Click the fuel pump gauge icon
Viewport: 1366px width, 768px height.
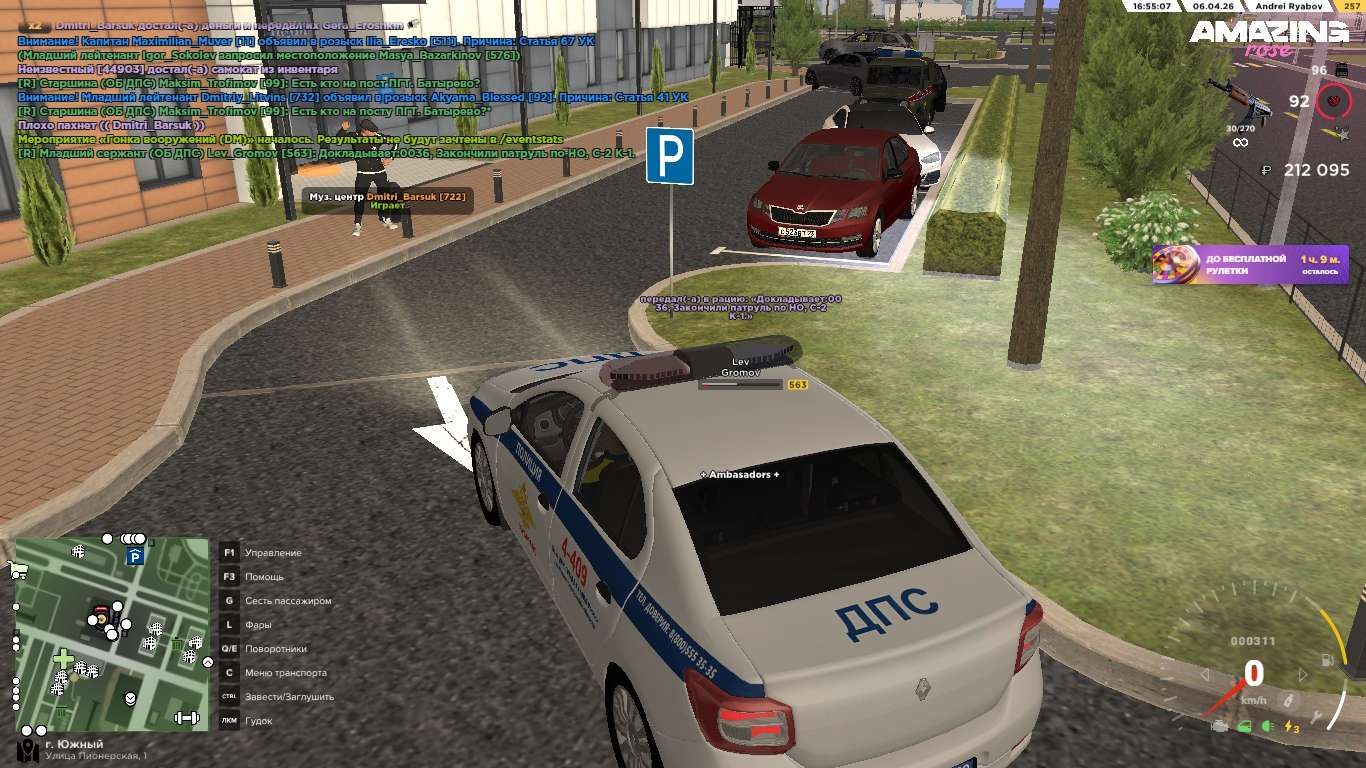[1326, 660]
